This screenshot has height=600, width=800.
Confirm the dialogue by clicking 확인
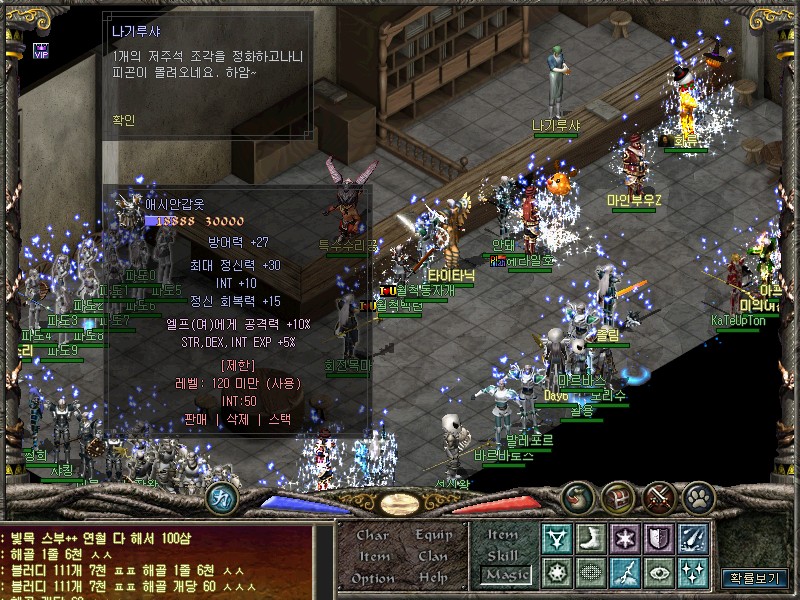tap(125, 120)
